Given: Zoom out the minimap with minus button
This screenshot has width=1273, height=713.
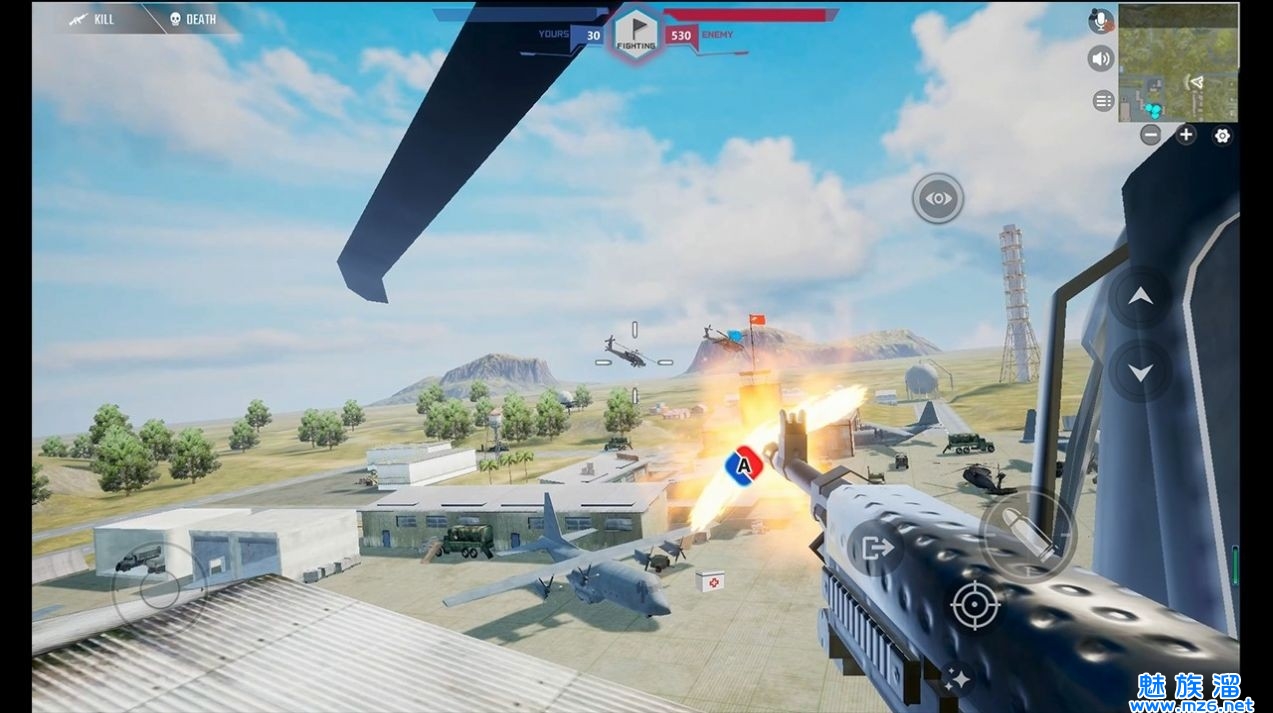Looking at the screenshot, I should pyautogui.click(x=1151, y=135).
